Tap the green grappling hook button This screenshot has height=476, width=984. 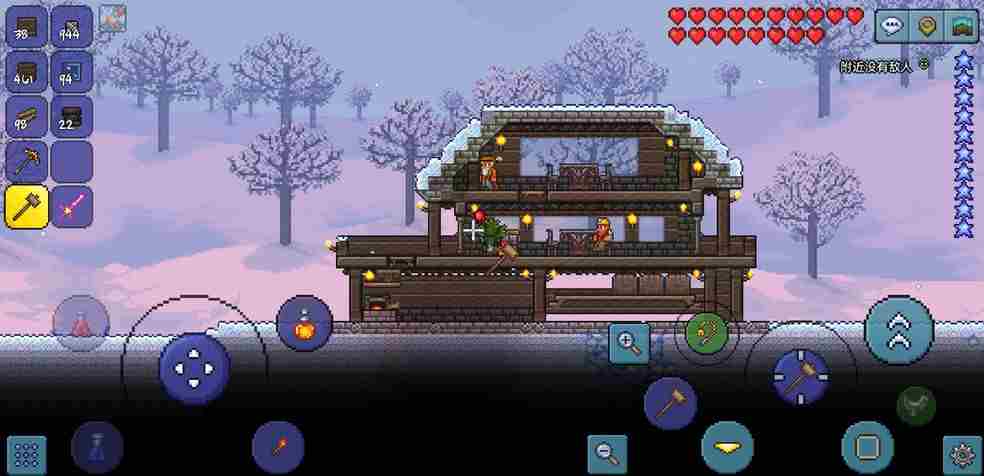coord(707,333)
